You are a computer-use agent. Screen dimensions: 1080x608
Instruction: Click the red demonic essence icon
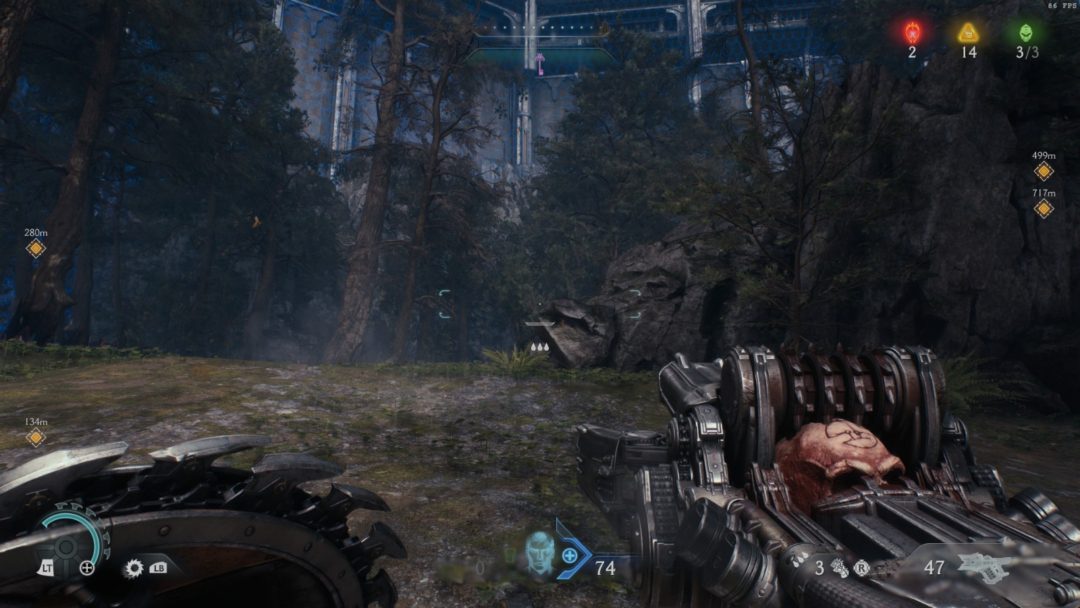coord(912,32)
